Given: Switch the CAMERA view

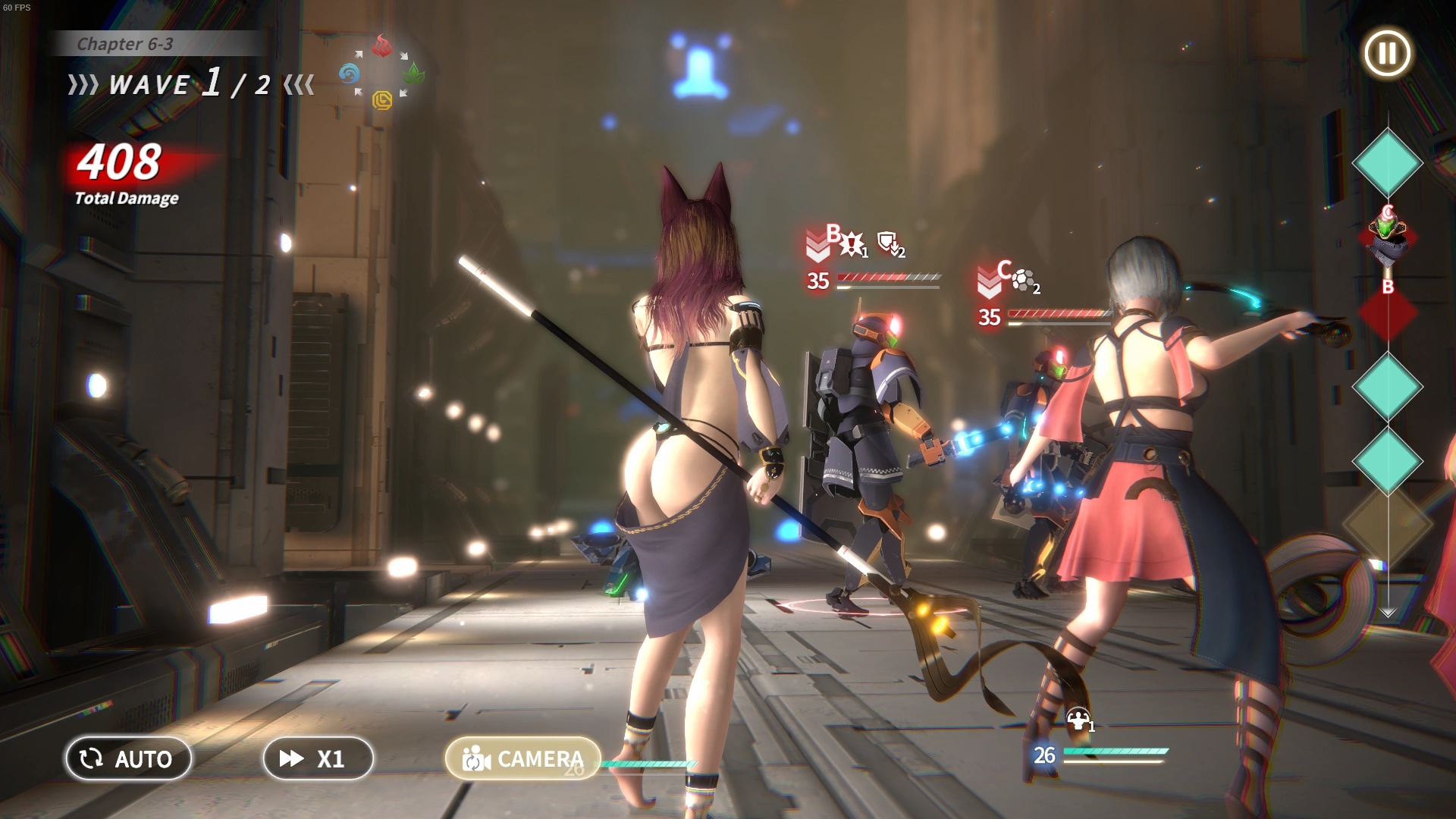Looking at the screenshot, I should [x=523, y=758].
